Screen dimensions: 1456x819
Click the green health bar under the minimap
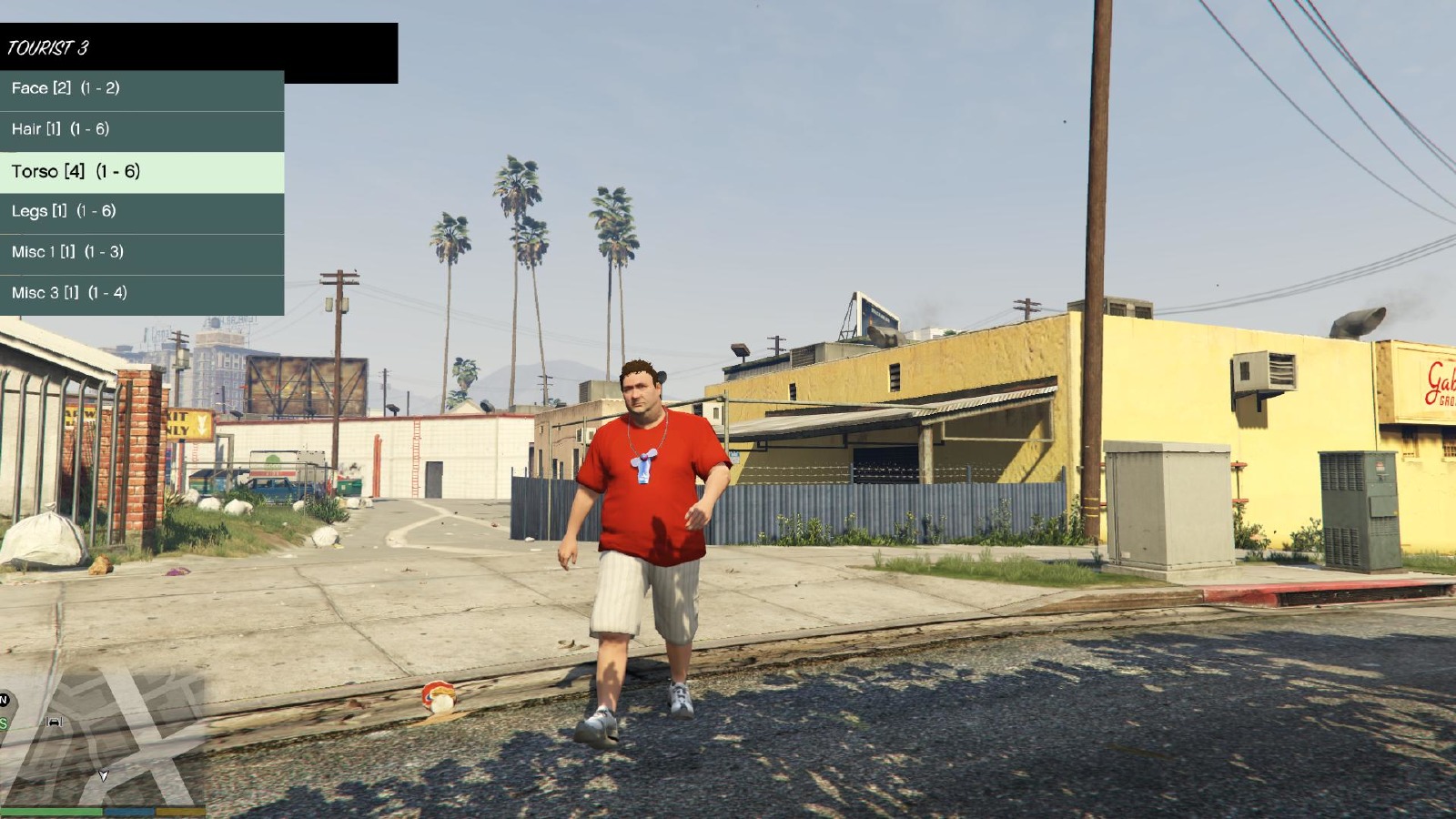click(50, 812)
